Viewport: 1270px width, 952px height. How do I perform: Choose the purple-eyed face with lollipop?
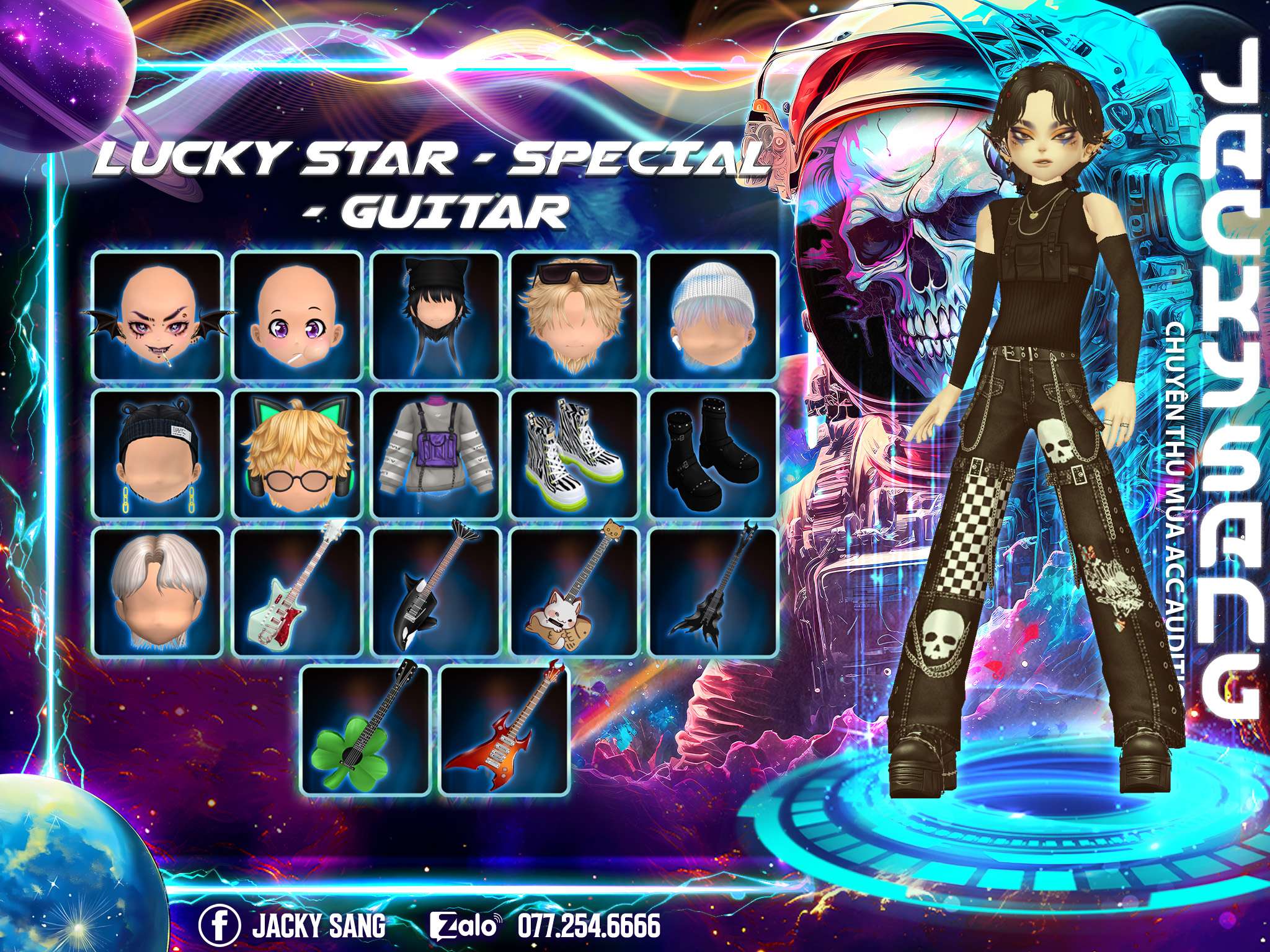click(297, 315)
